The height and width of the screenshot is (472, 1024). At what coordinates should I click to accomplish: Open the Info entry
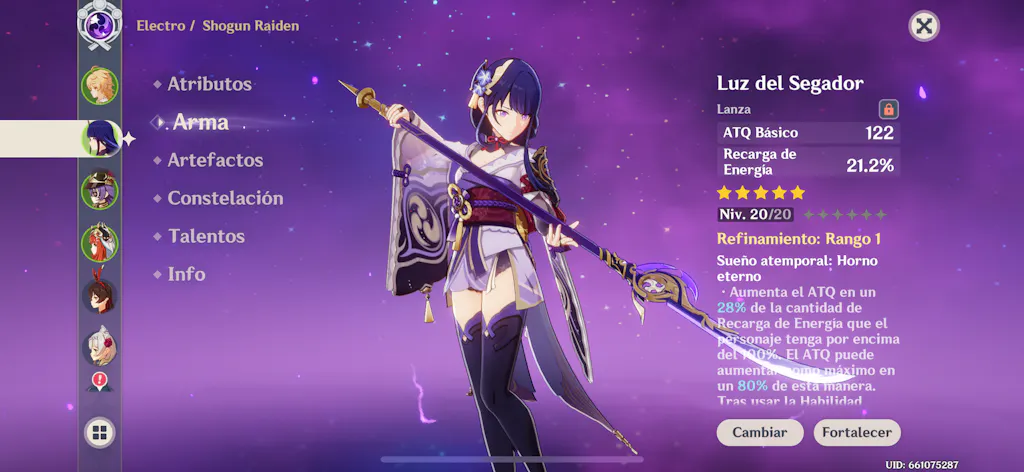(x=186, y=274)
